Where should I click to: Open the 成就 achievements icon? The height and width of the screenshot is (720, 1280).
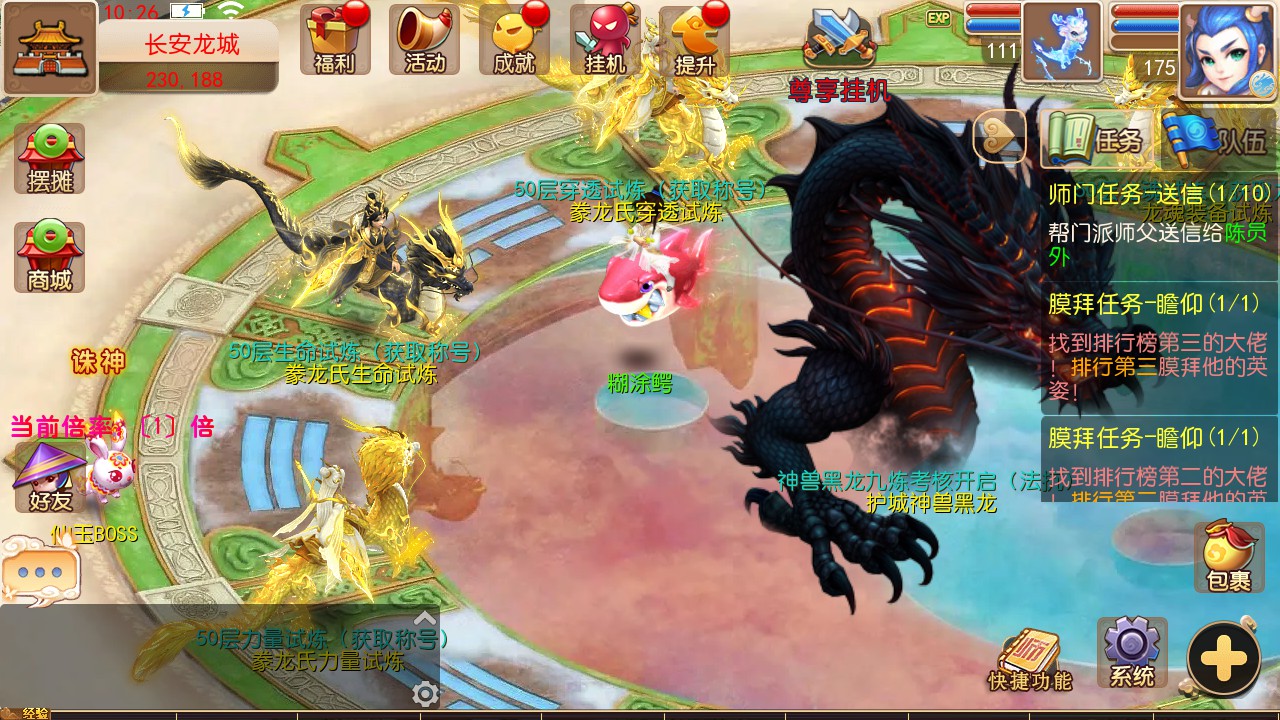(514, 40)
